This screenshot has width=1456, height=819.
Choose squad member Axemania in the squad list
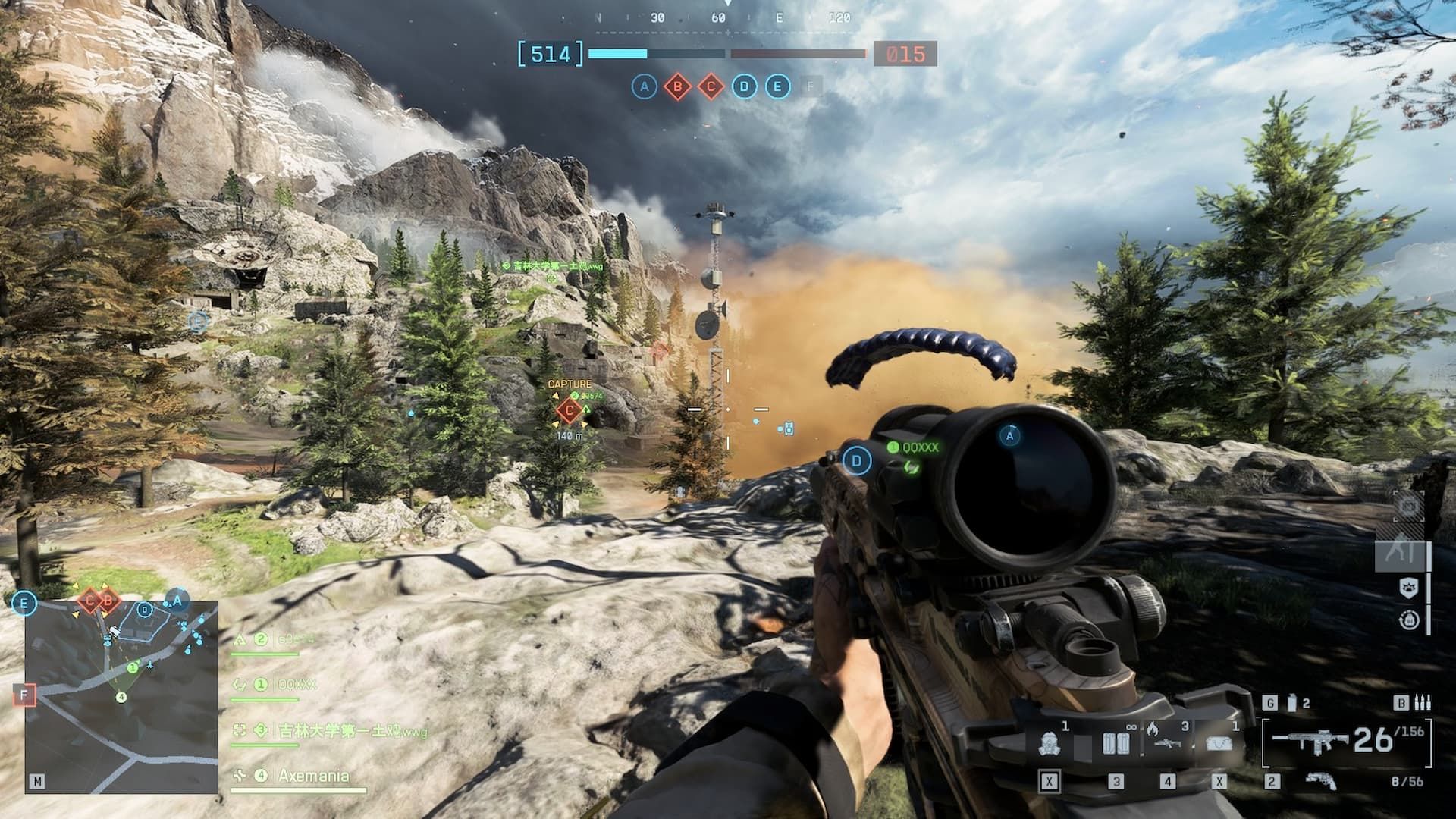point(312,776)
